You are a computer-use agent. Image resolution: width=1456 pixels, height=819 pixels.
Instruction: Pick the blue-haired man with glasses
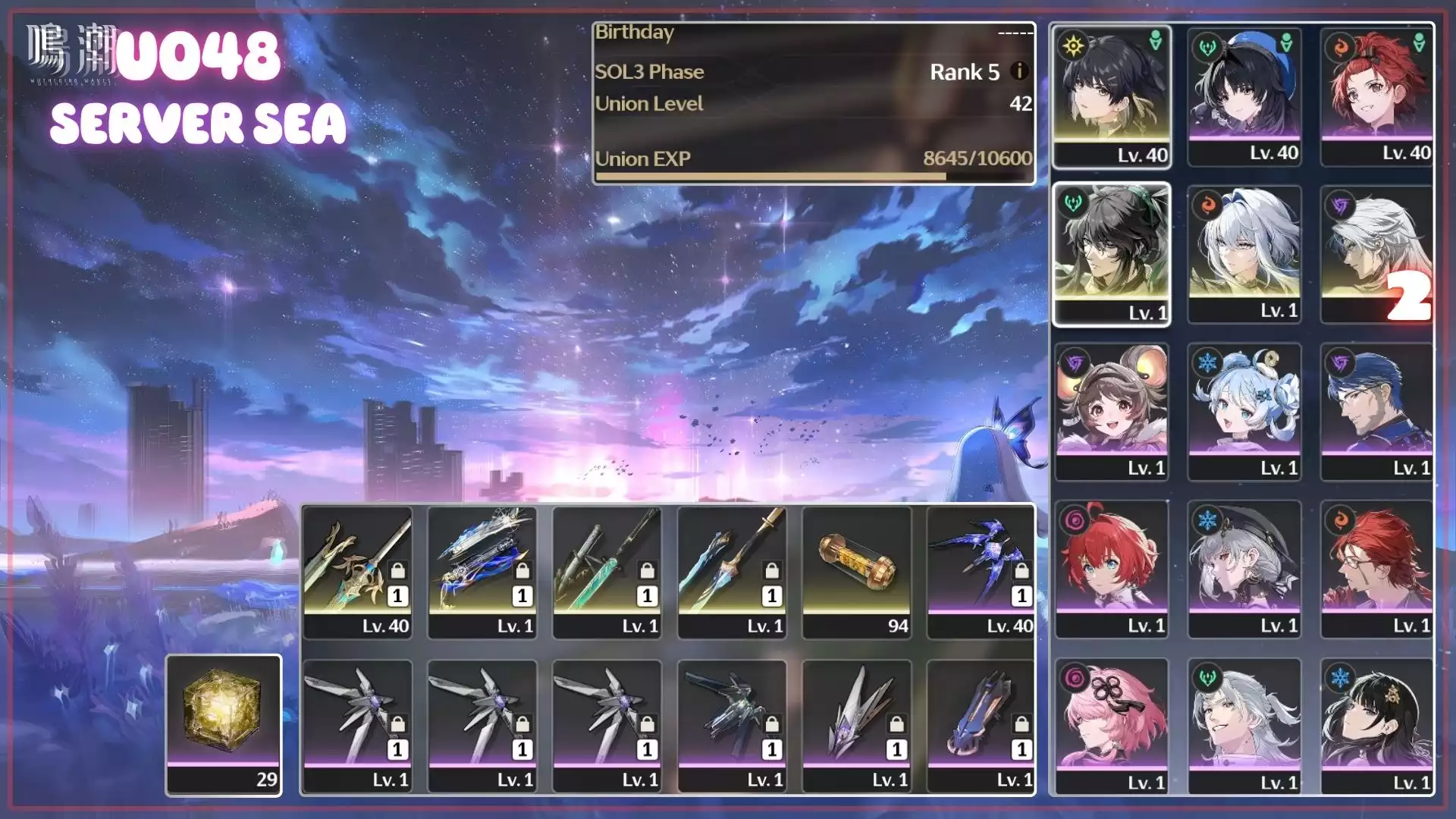pyautogui.click(x=1376, y=410)
